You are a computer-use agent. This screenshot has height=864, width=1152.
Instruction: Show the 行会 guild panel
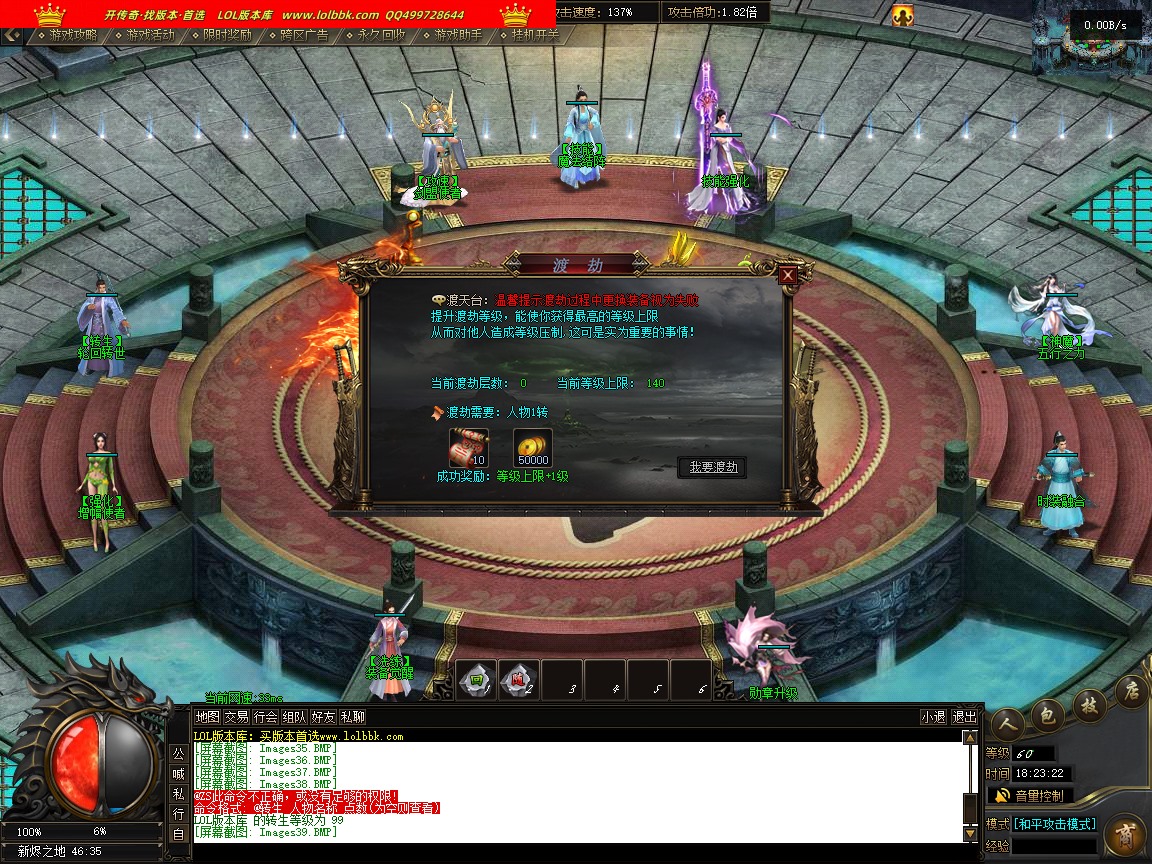265,717
